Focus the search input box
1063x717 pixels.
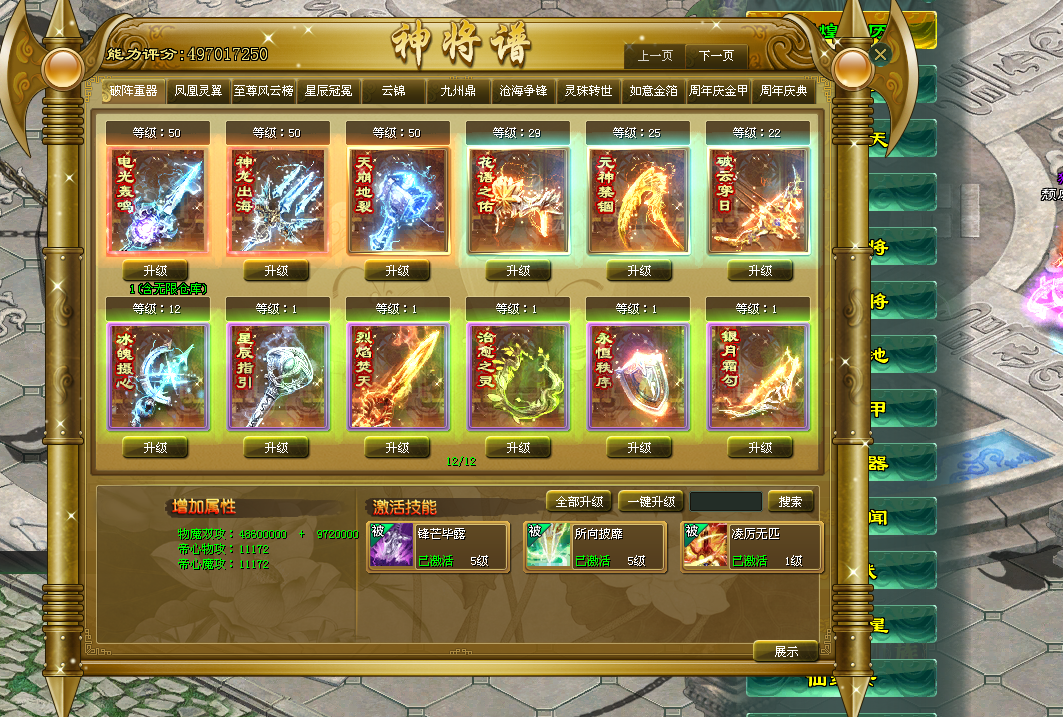tap(726, 502)
